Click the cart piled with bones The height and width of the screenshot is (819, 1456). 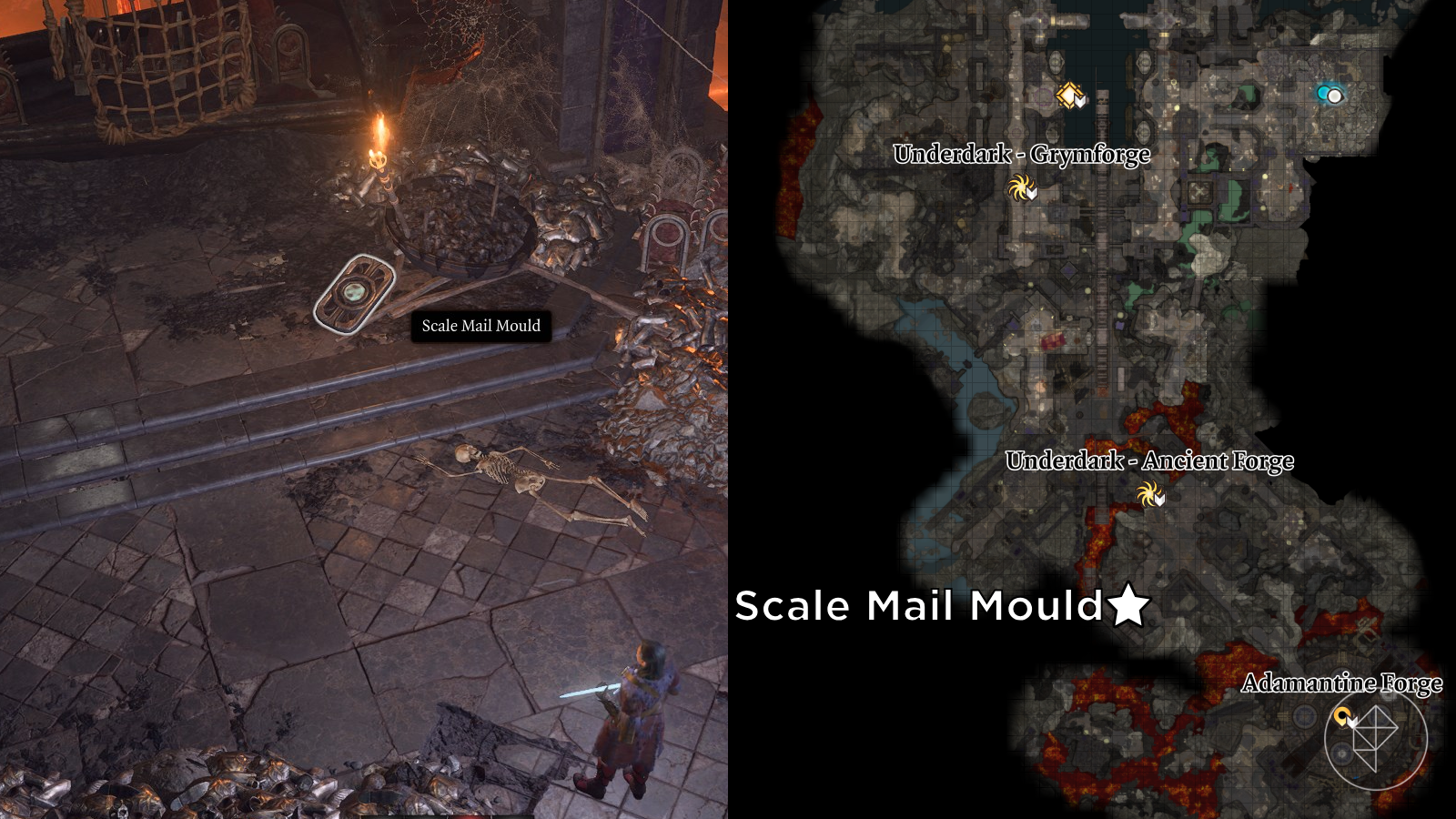coord(464,218)
